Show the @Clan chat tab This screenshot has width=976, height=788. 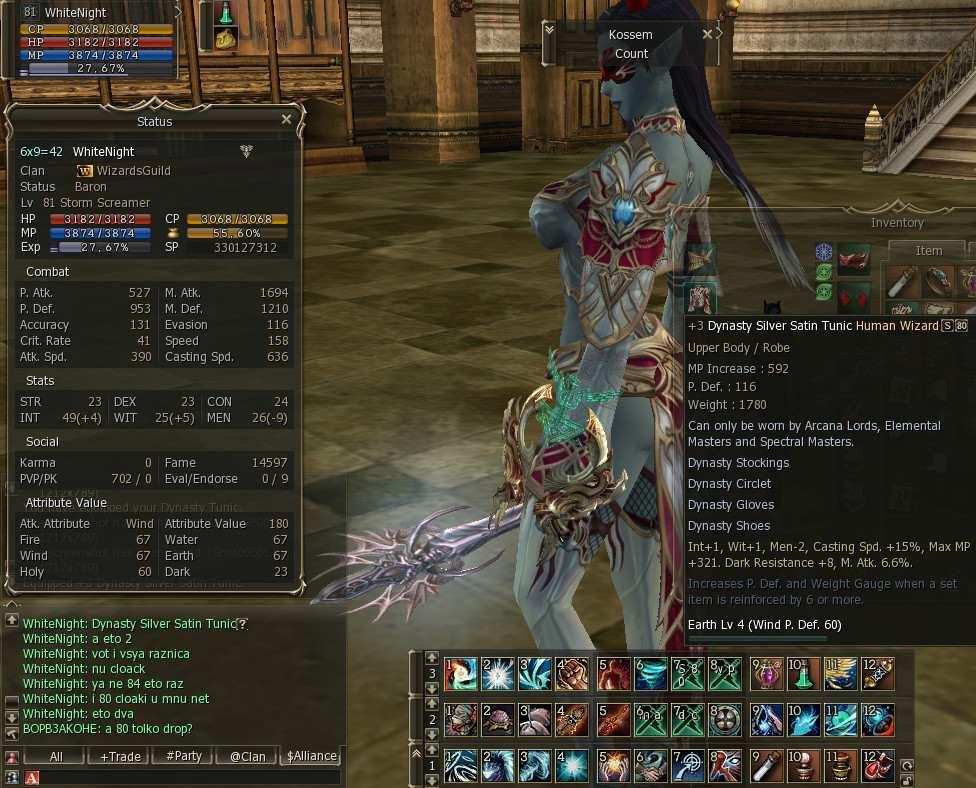[248, 756]
